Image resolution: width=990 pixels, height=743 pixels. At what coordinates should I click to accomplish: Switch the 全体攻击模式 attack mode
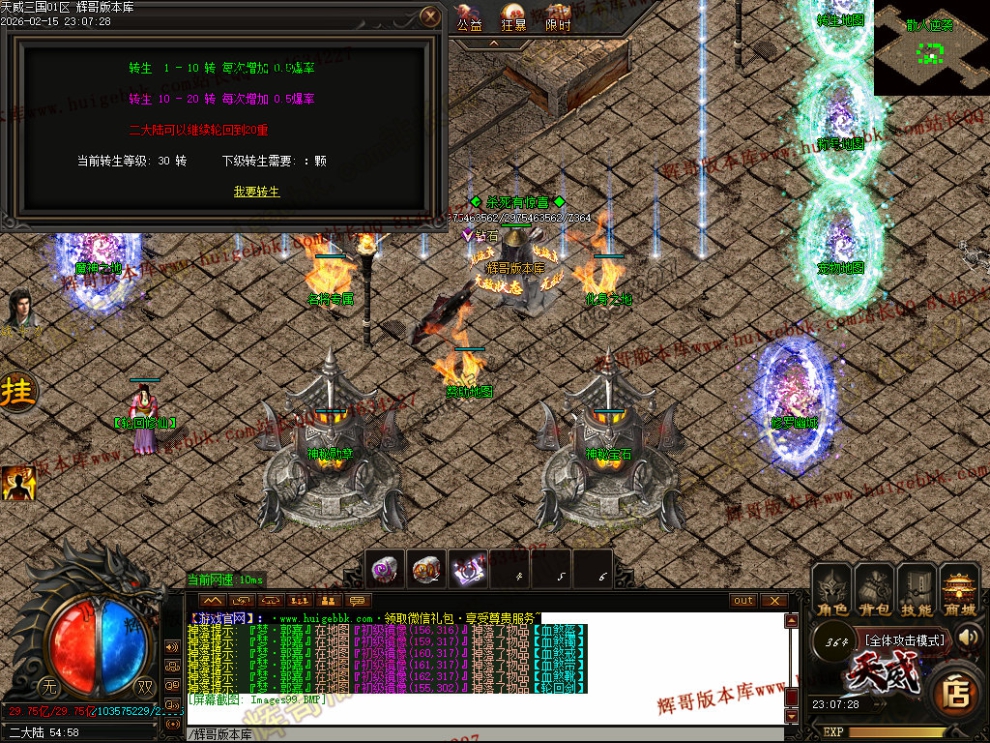tap(904, 640)
